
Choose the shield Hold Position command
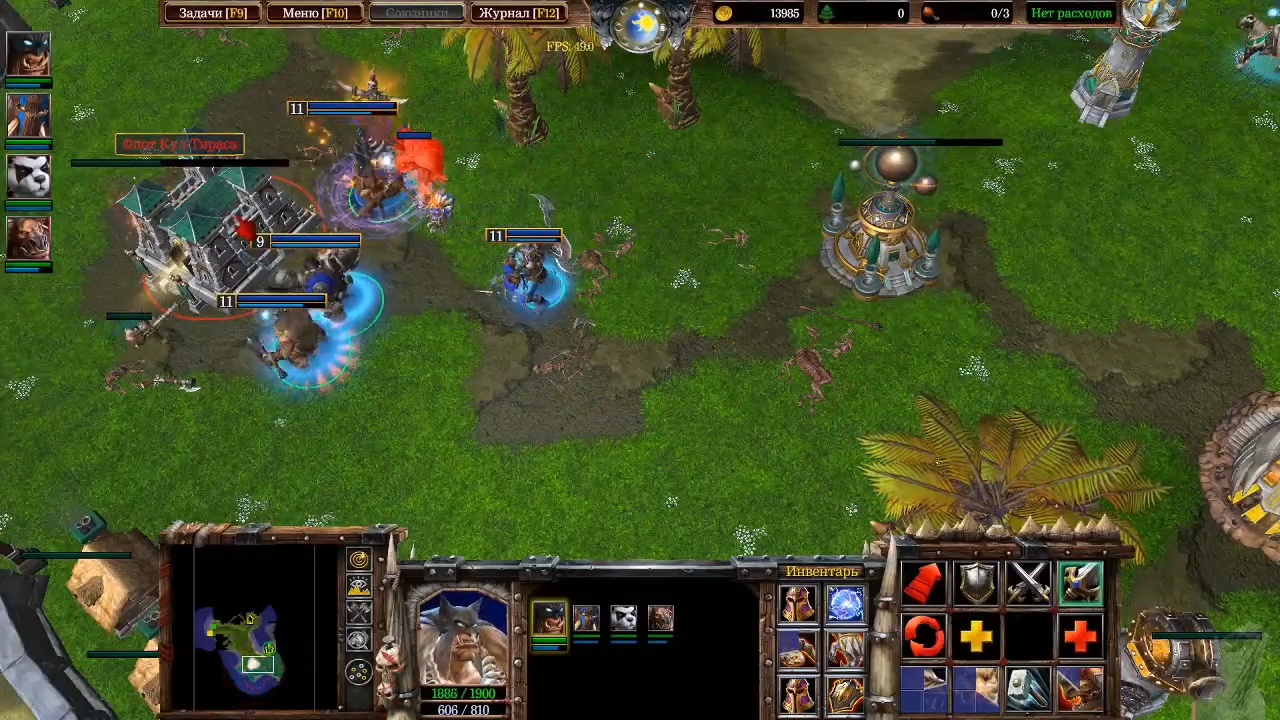pyautogui.click(x=976, y=582)
